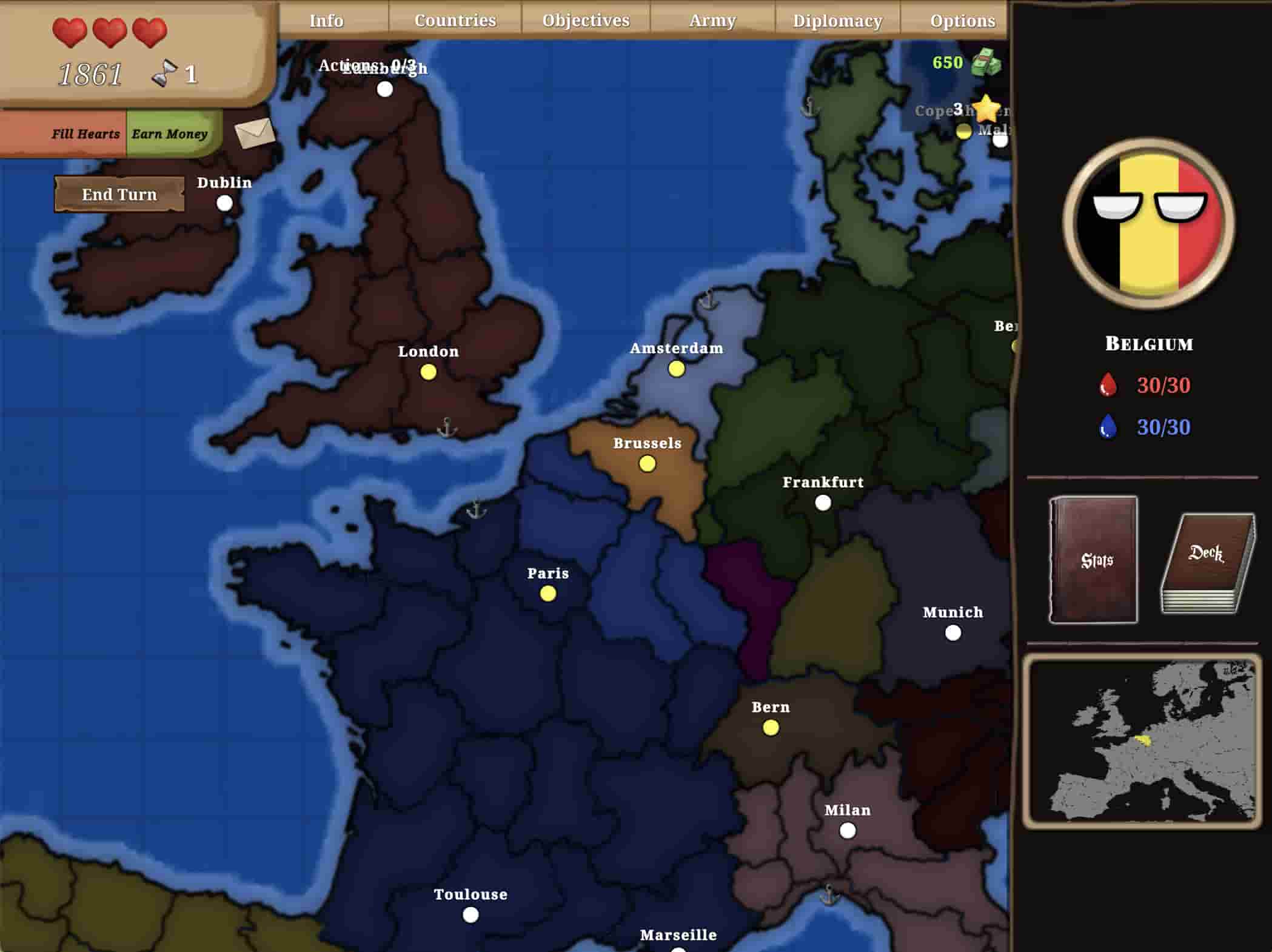Open the Options menu
This screenshot has width=1272, height=952.
tap(962, 21)
